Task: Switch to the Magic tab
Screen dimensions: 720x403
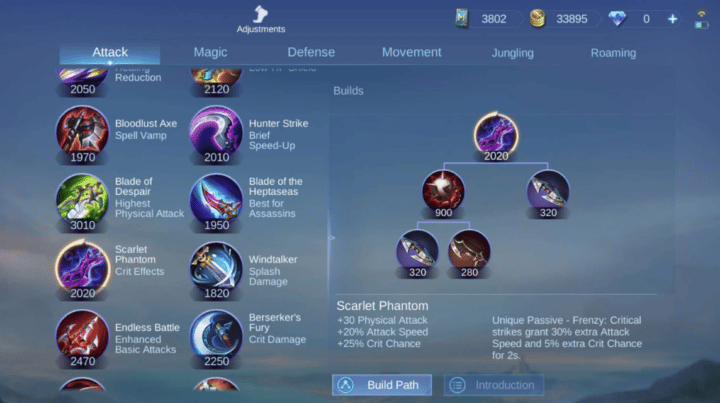Action: coord(210,52)
